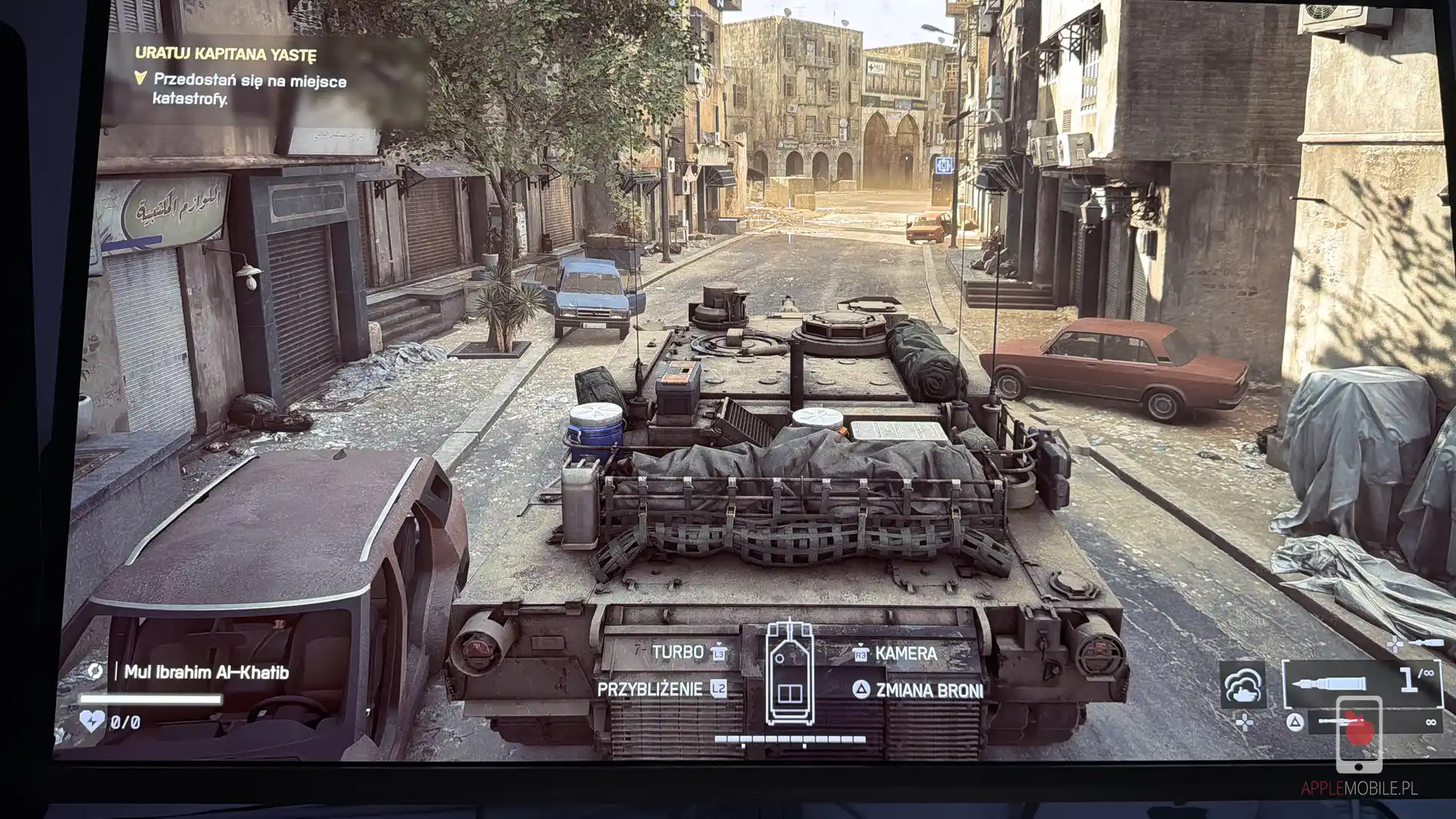Click the defibrillator heart icon
Viewport: 1456px width, 819px height.
[x=92, y=721]
